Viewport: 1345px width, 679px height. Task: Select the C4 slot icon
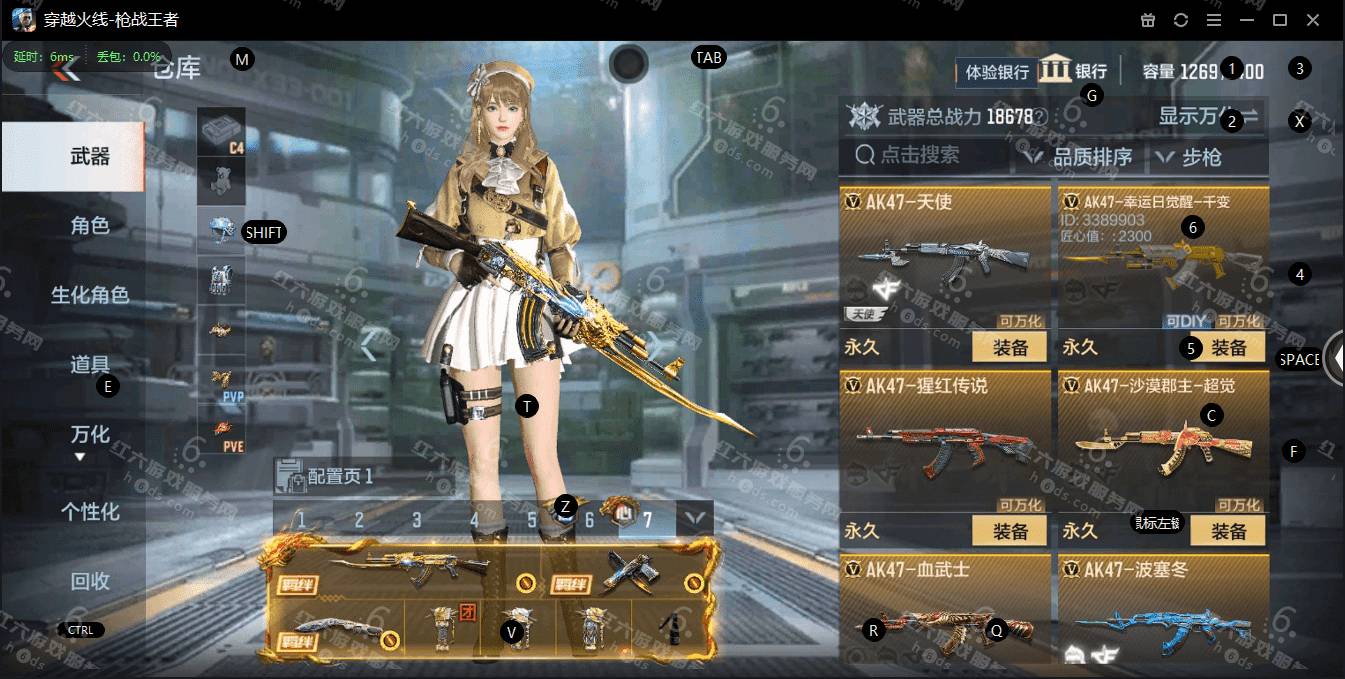pos(221,132)
